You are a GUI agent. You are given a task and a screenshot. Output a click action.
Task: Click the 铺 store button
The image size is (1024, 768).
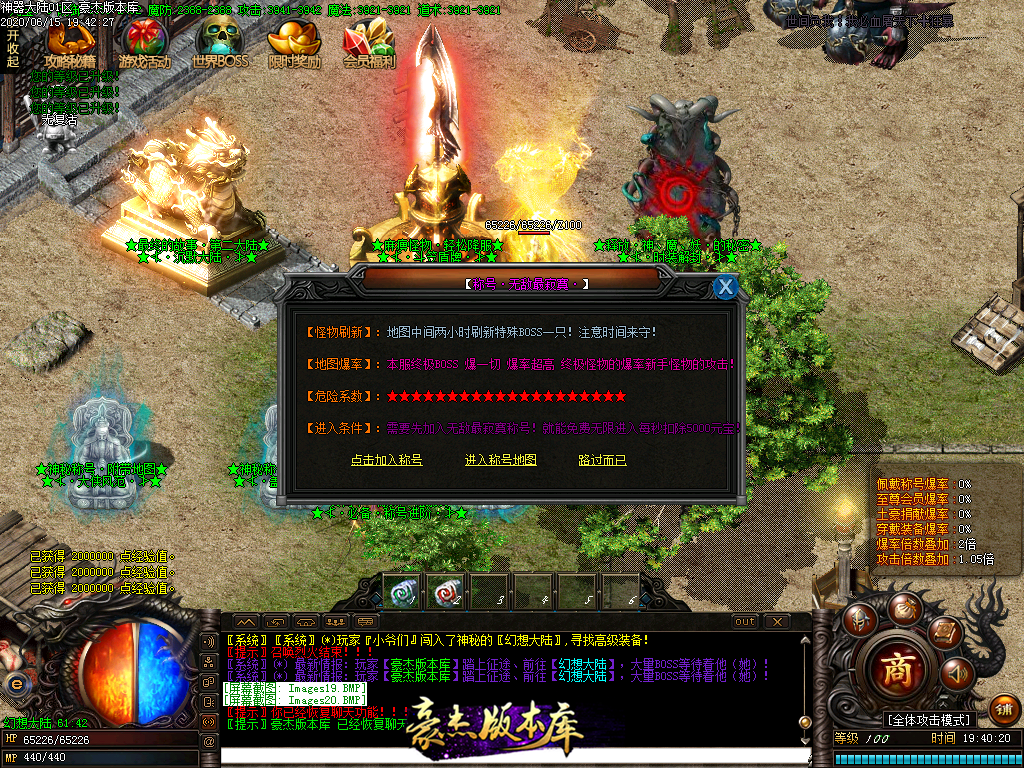[1004, 708]
